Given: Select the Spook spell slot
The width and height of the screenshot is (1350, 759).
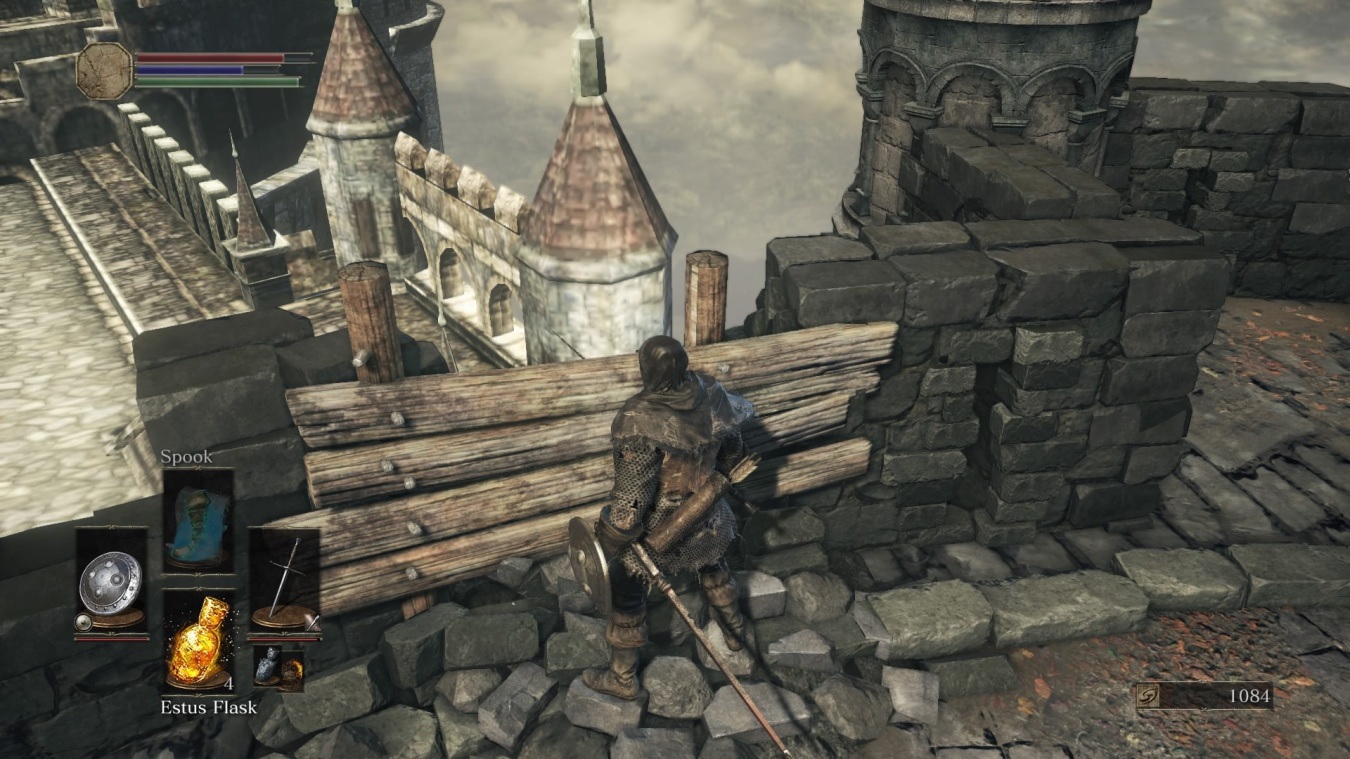Looking at the screenshot, I should pos(198,520).
